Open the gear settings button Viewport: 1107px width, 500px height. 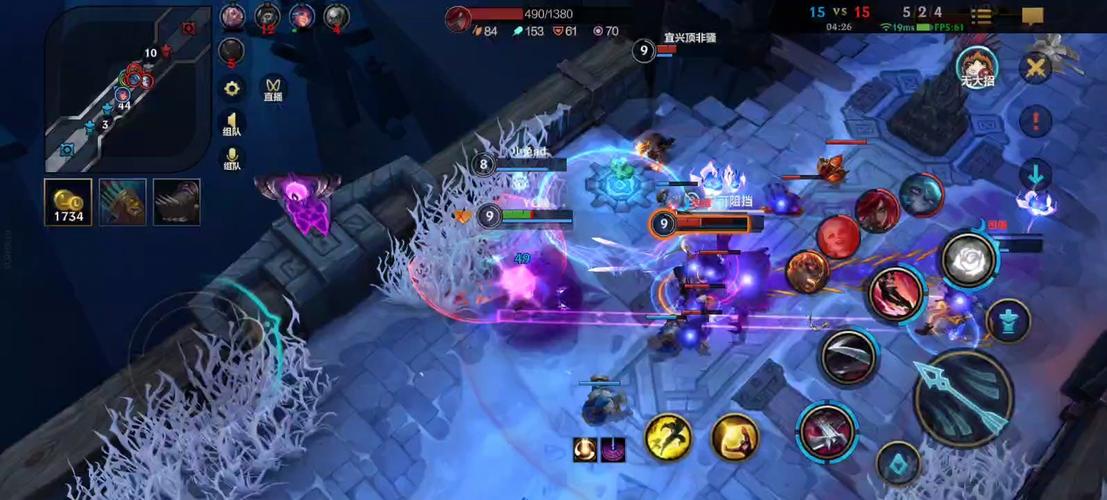click(232, 88)
